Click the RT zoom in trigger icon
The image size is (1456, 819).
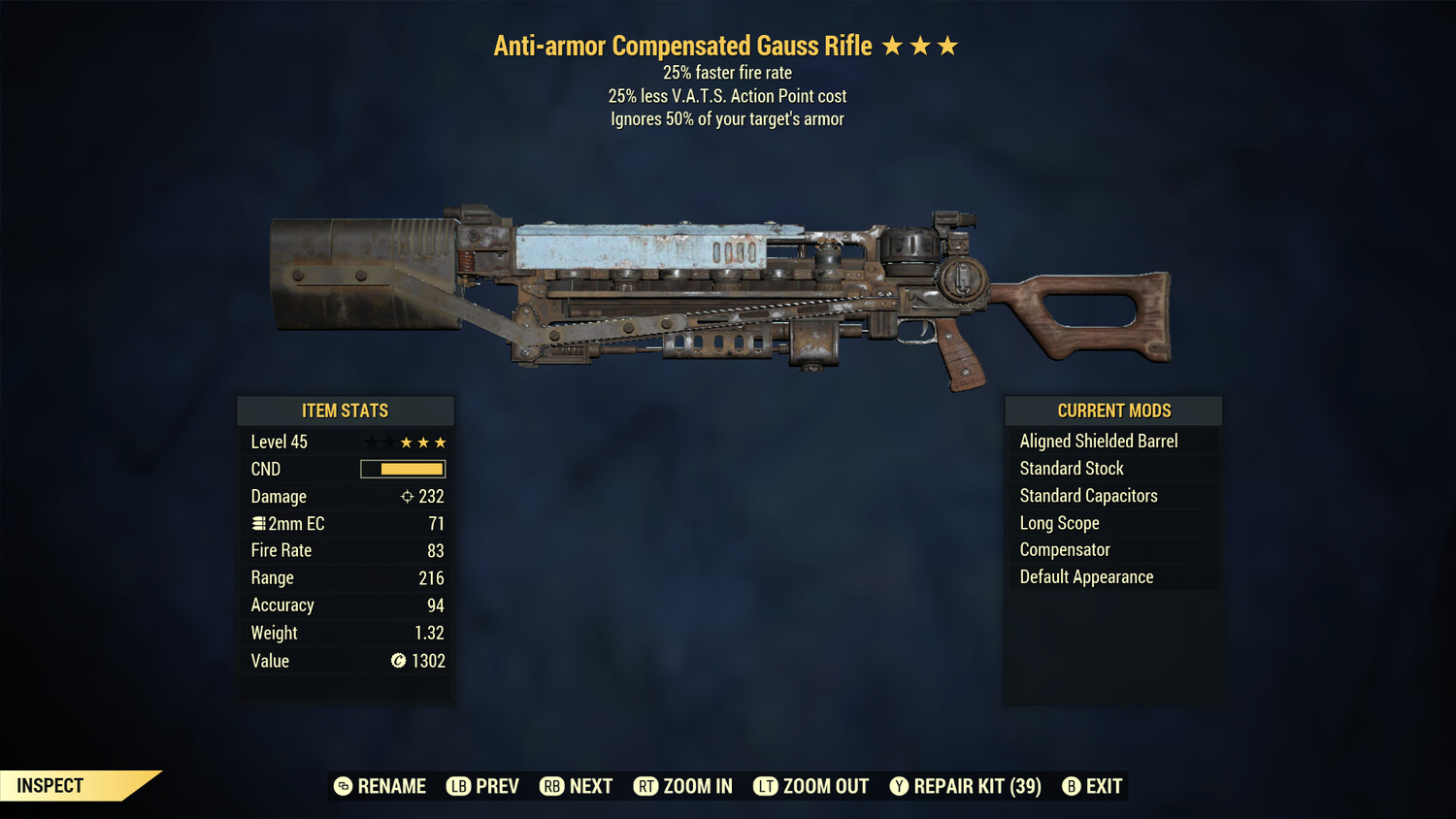[646, 786]
